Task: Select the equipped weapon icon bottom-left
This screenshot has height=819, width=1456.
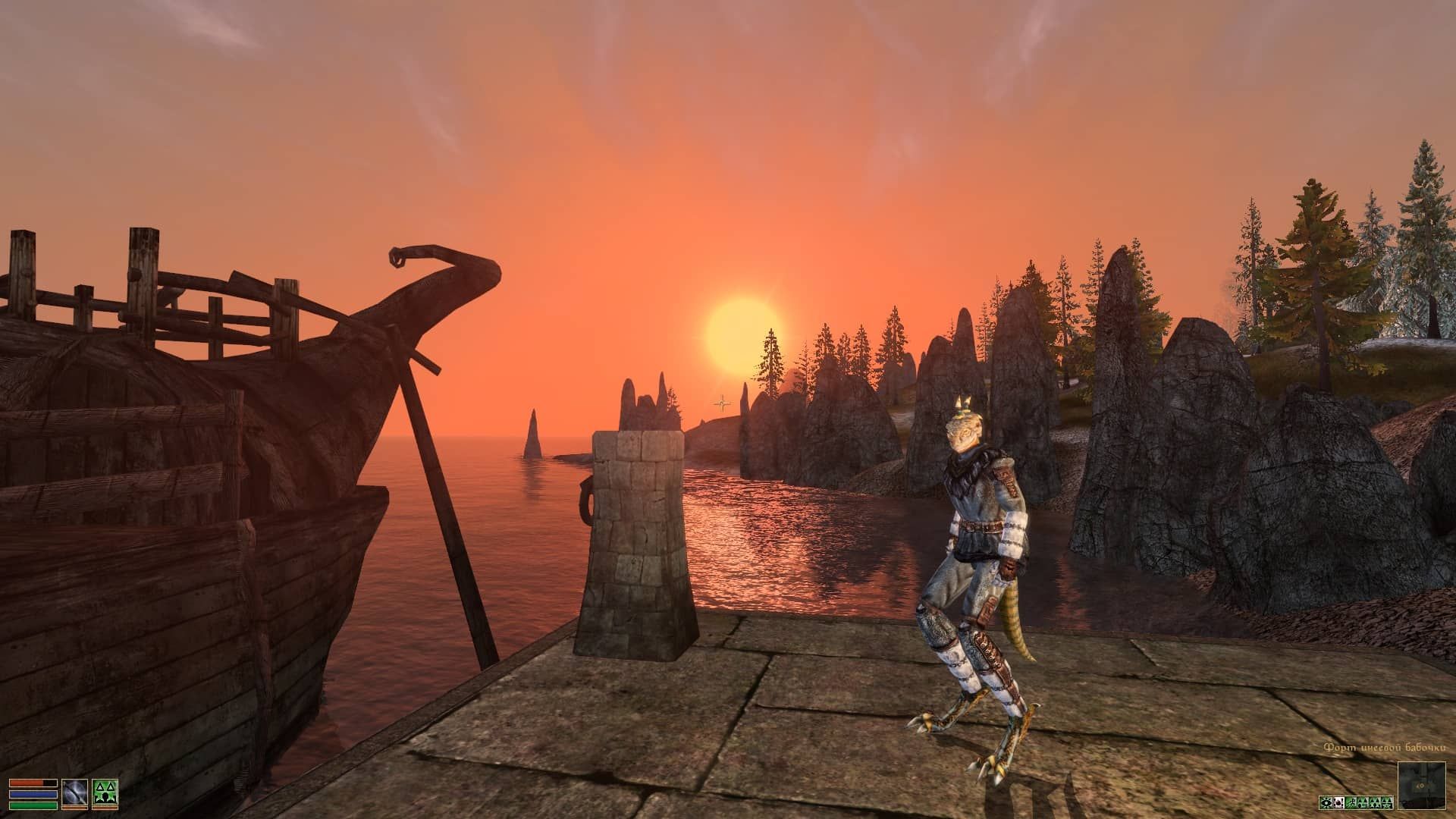Action: click(74, 793)
